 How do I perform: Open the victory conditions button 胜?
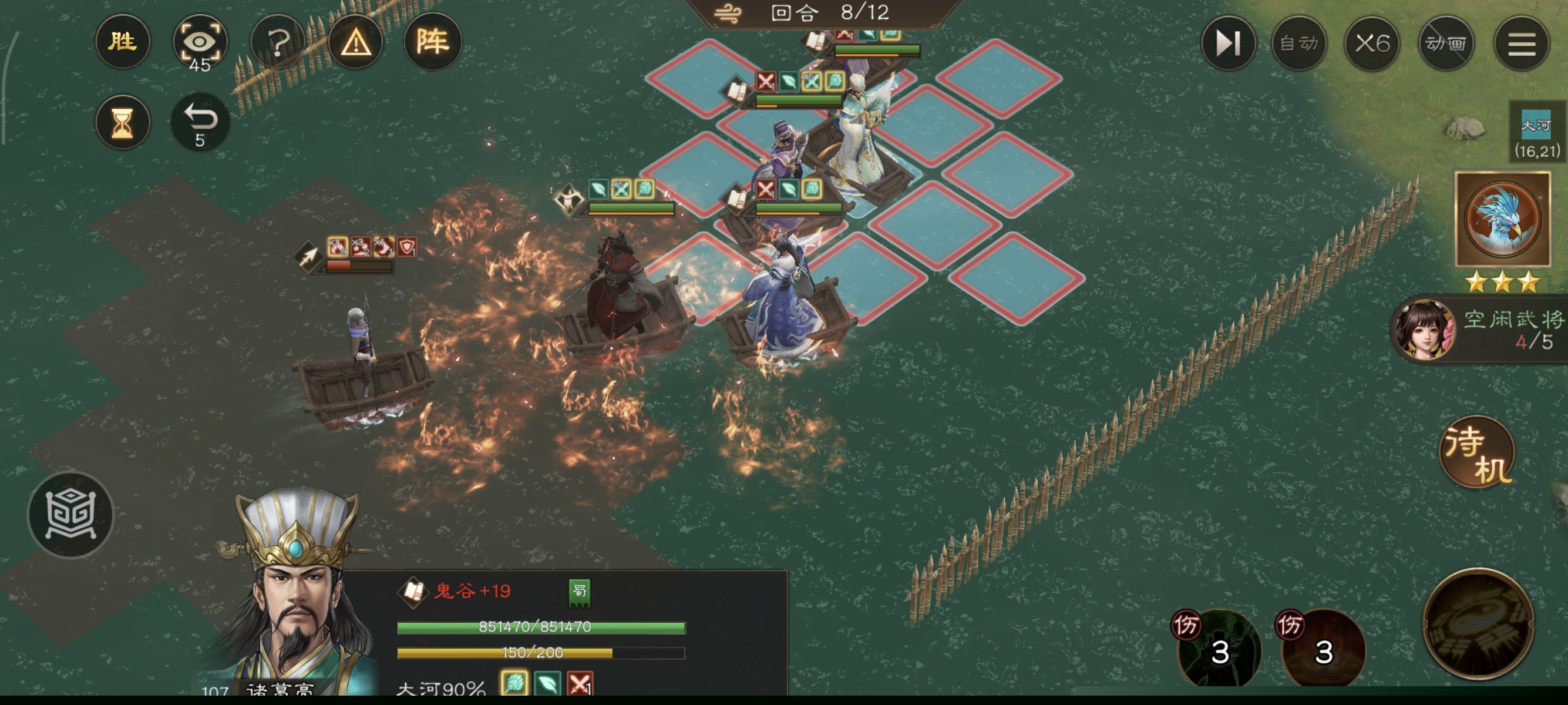pos(122,42)
